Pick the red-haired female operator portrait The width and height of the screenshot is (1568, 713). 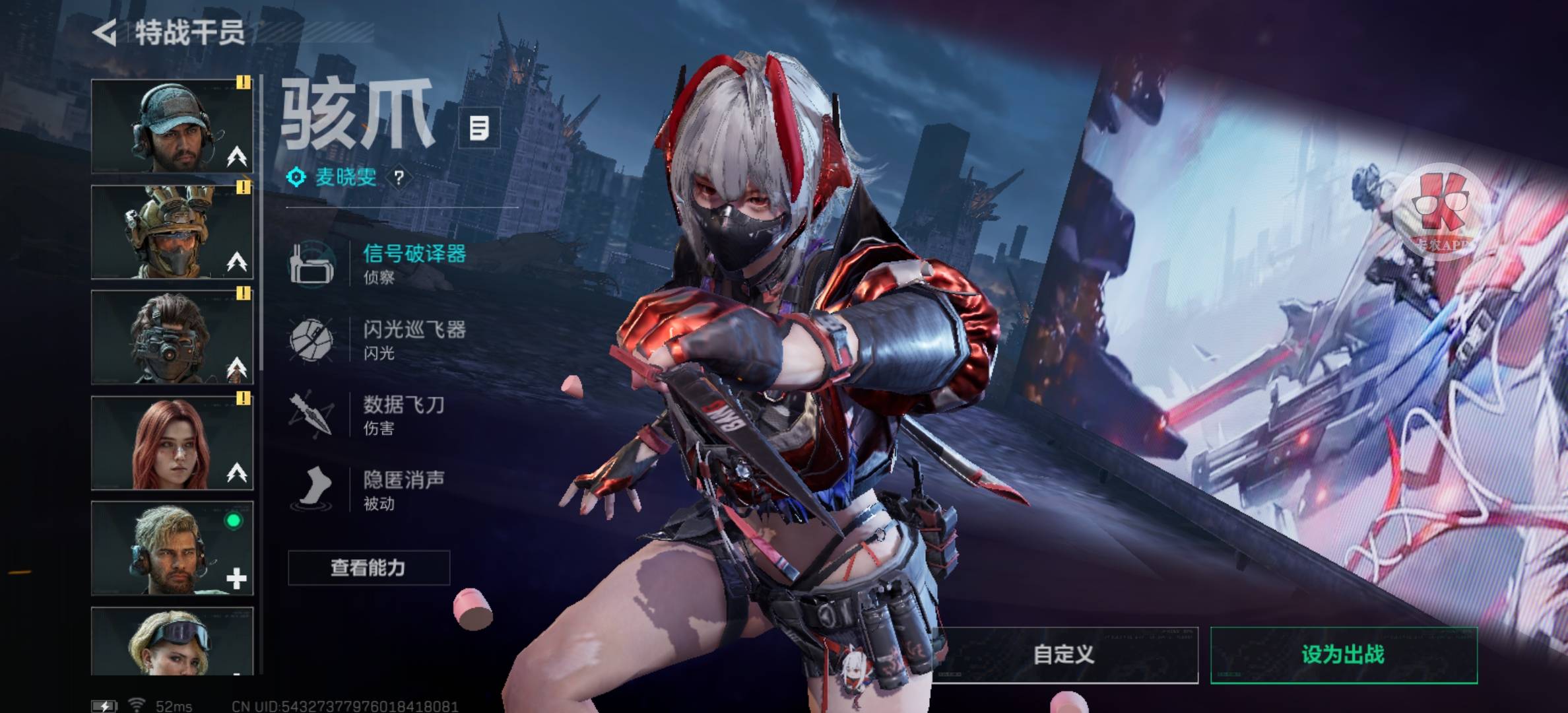click(x=172, y=443)
